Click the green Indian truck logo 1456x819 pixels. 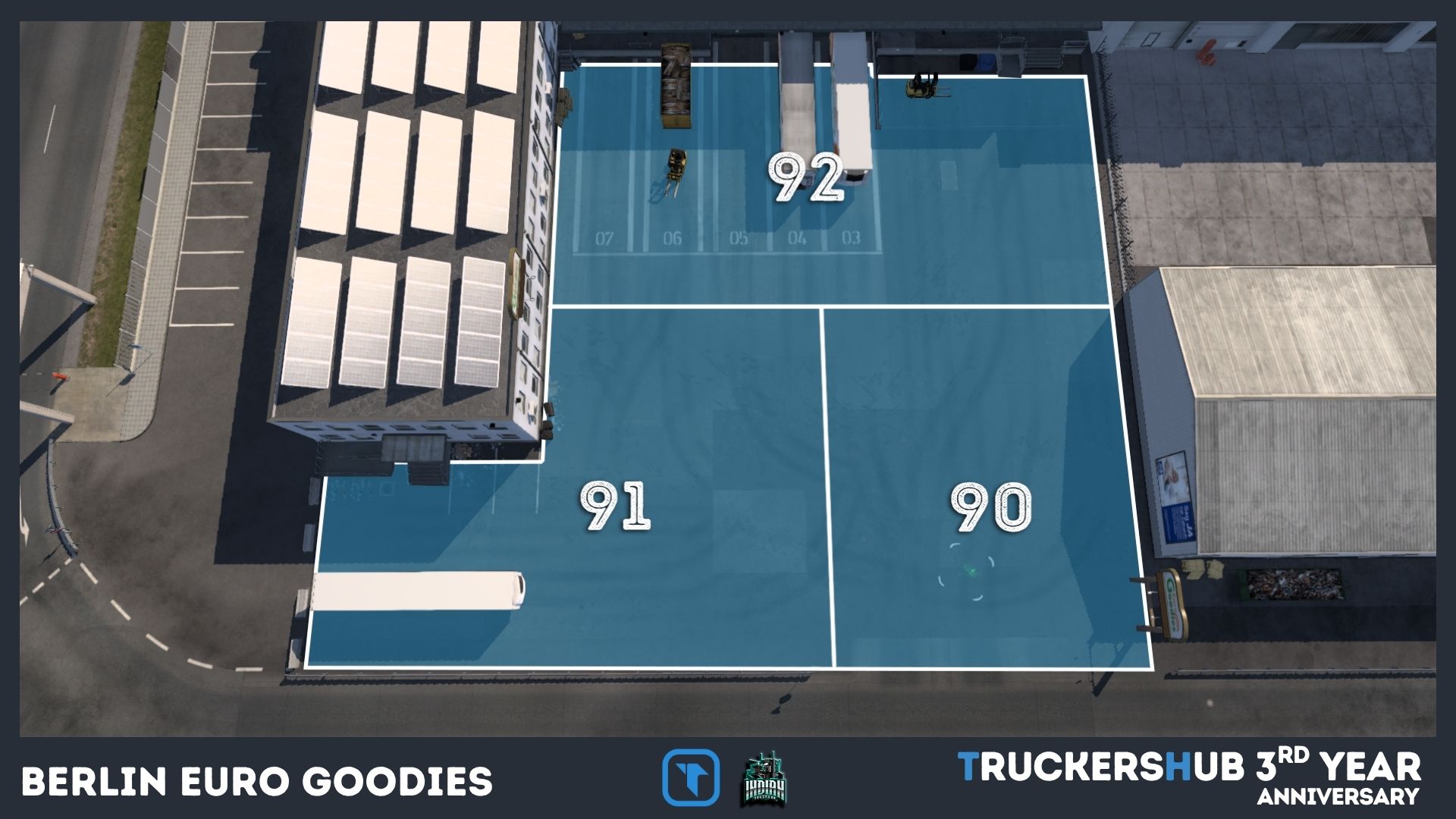click(x=764, y=779)
